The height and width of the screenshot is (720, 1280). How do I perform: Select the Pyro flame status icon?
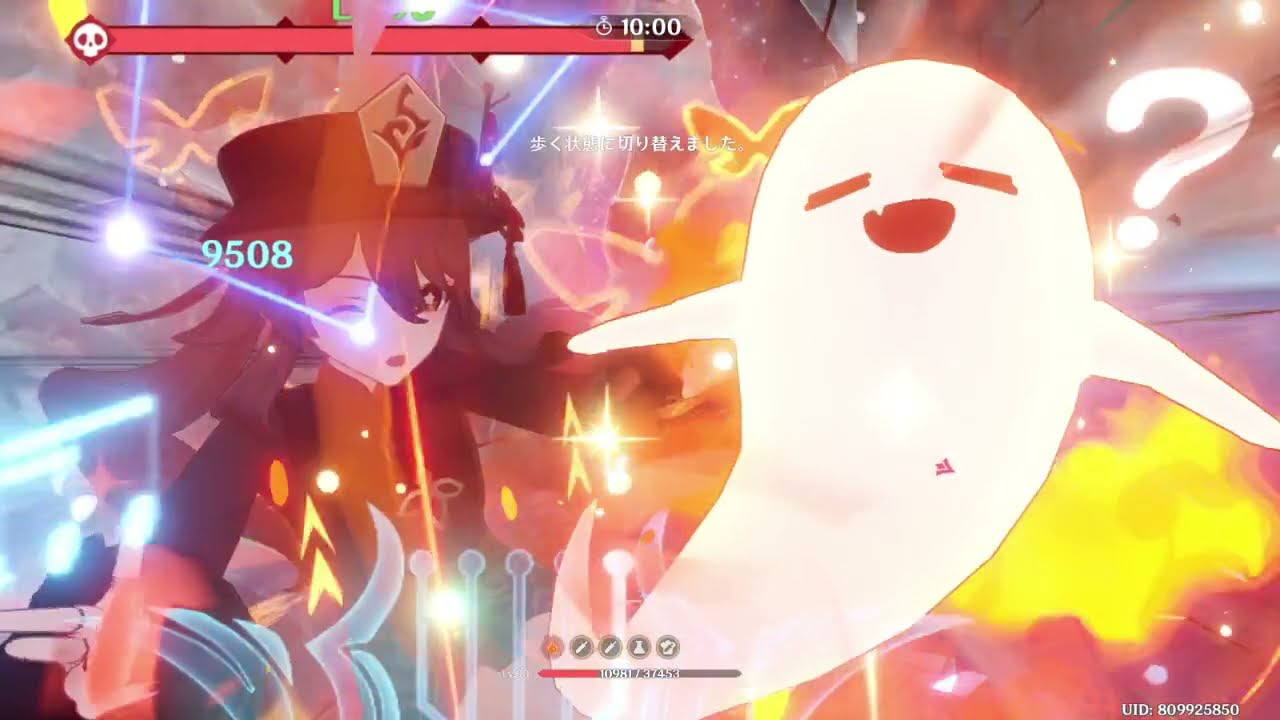[551, 647]
